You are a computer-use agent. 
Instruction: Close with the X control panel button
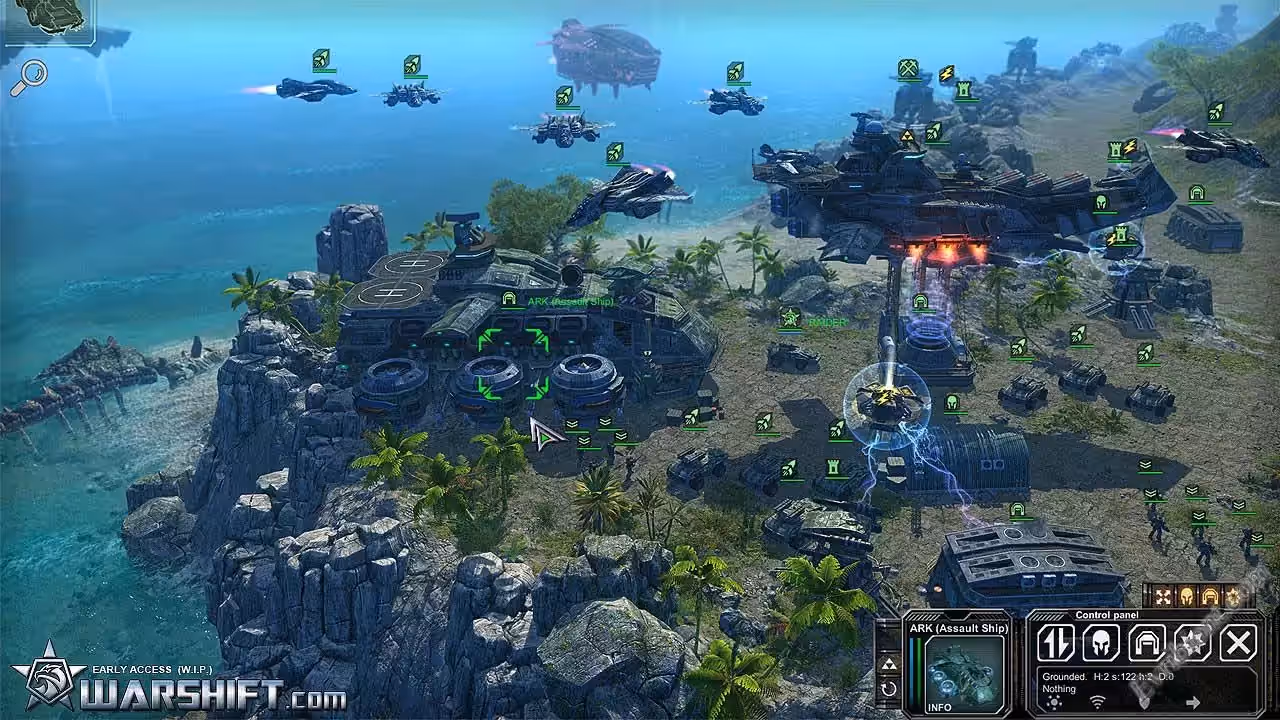pyautogui.click(x=1238, y=643)
